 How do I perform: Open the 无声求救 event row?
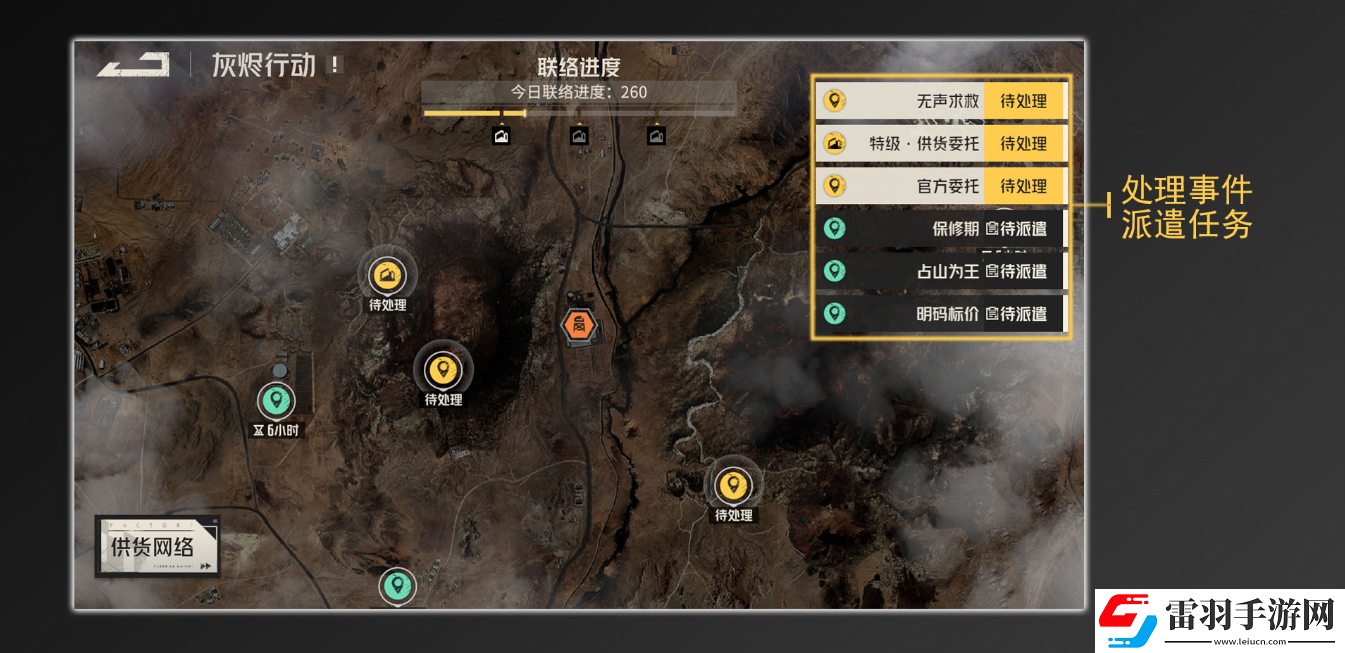tap(940, 101)
